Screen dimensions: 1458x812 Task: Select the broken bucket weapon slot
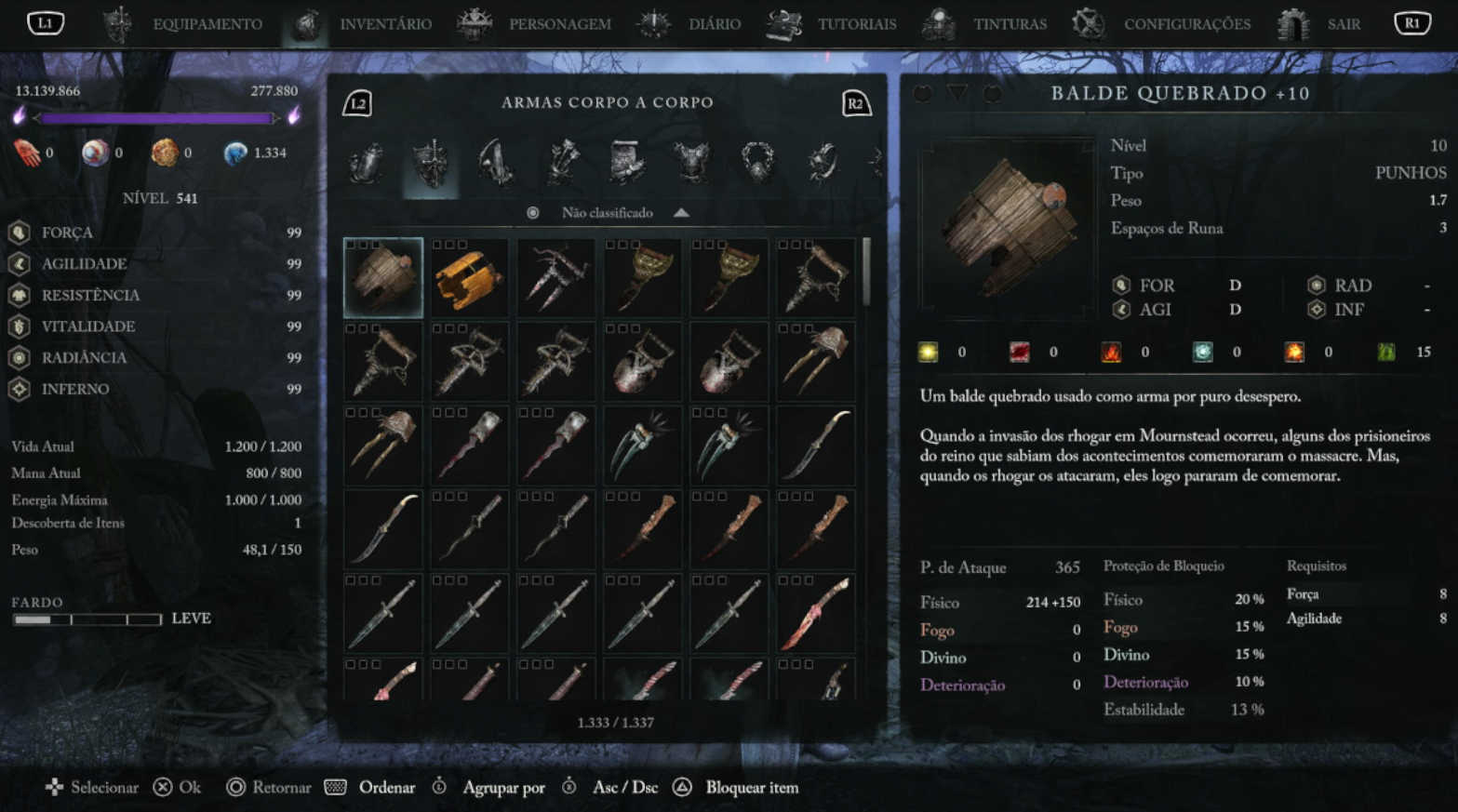coord(383,277)
